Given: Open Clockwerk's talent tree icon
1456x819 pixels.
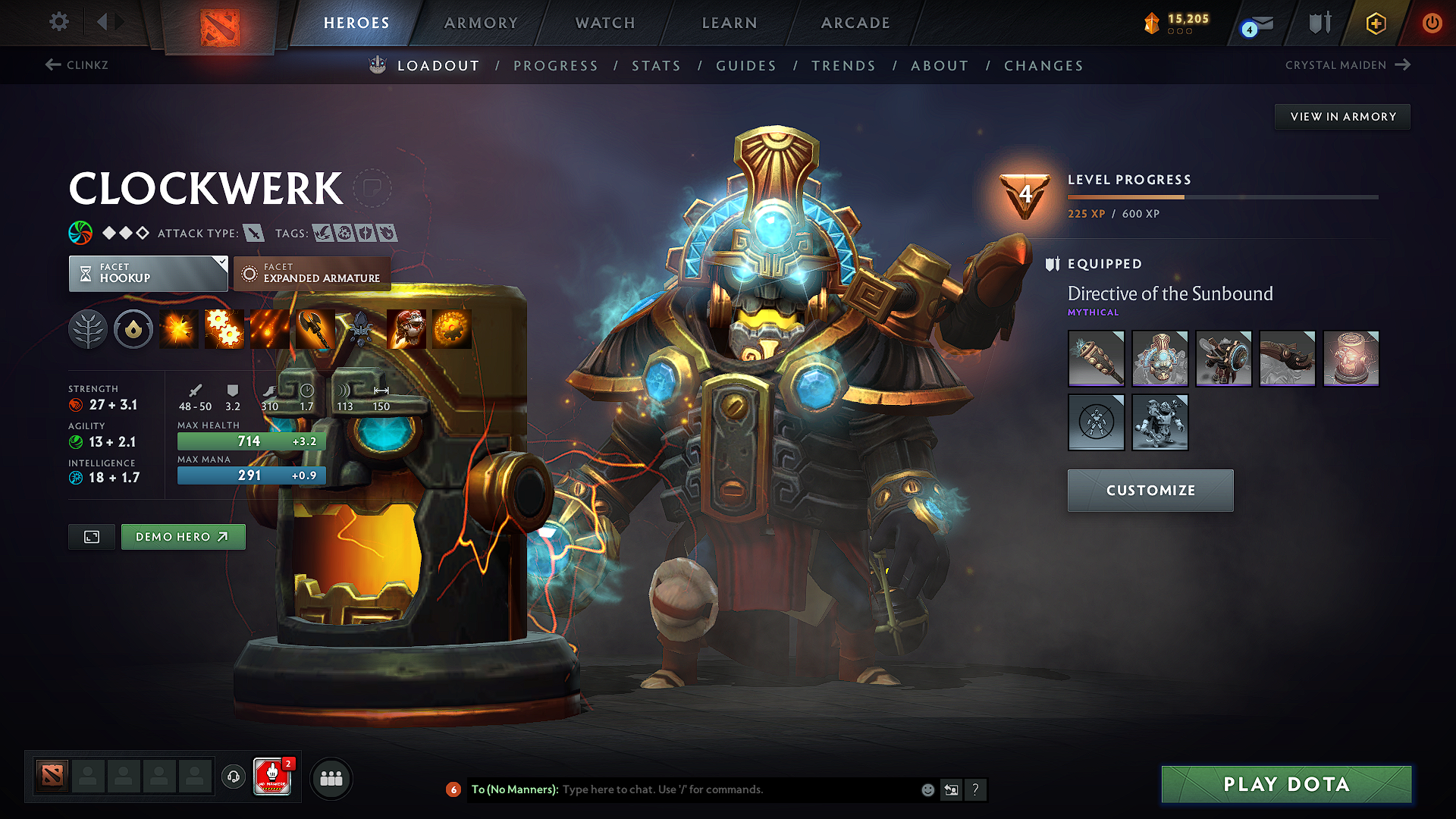Looking at the screenshot, I should 88,328.
